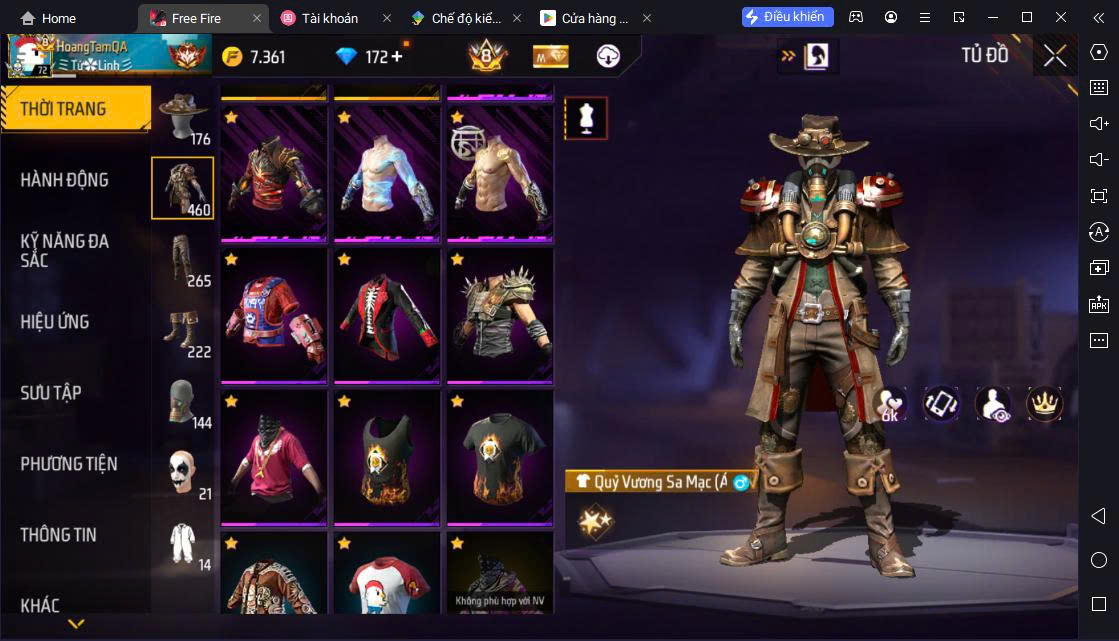Screen dimensions: 1119x641
Task: Pick the spiked shoulder armor vest
Action: click(498, 313)
